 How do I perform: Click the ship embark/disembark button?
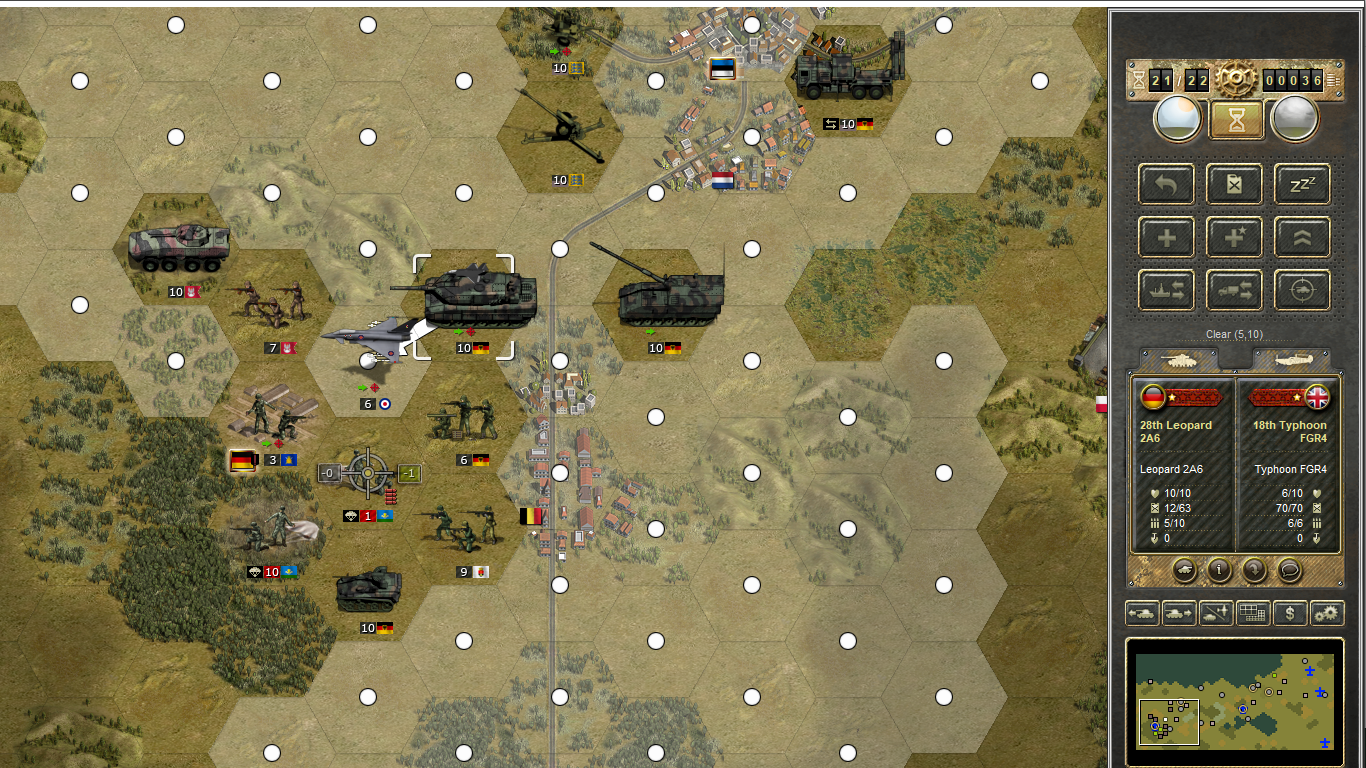[x=1166, y=290]
